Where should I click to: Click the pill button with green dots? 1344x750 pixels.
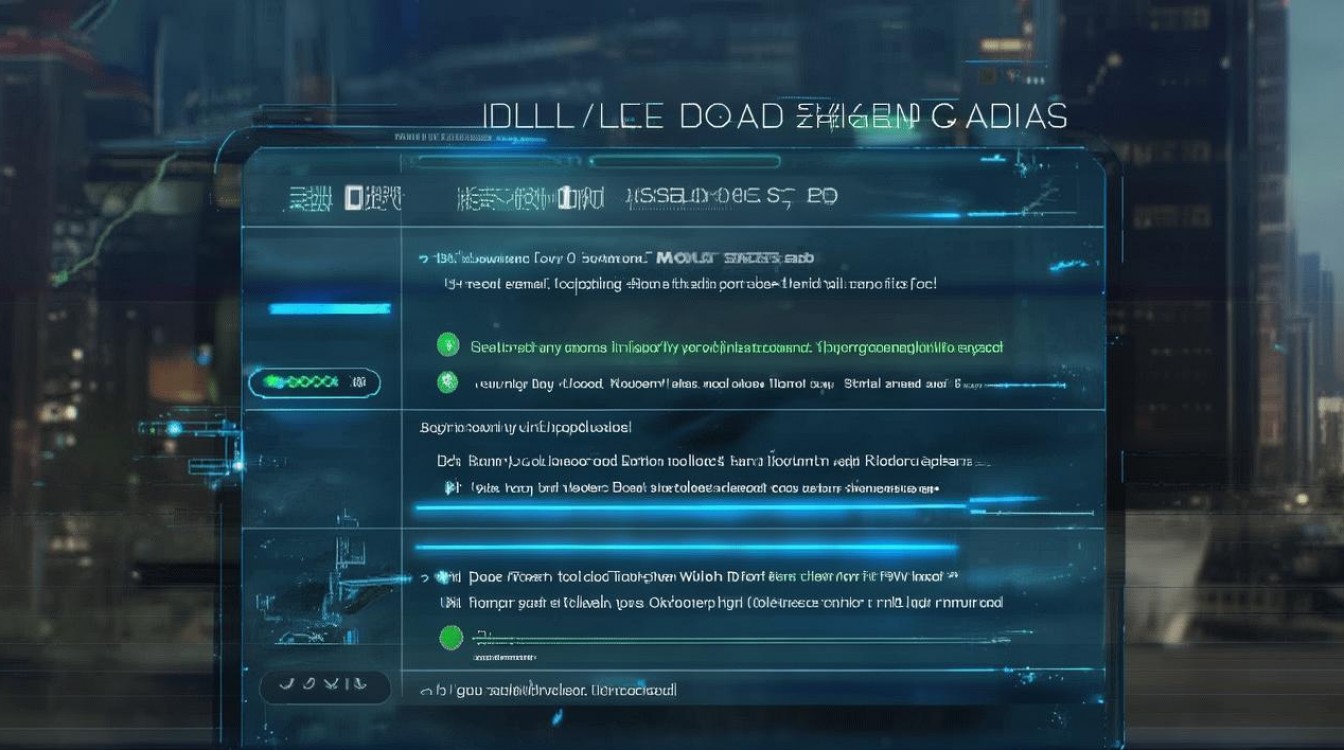(x=314, y=382)
